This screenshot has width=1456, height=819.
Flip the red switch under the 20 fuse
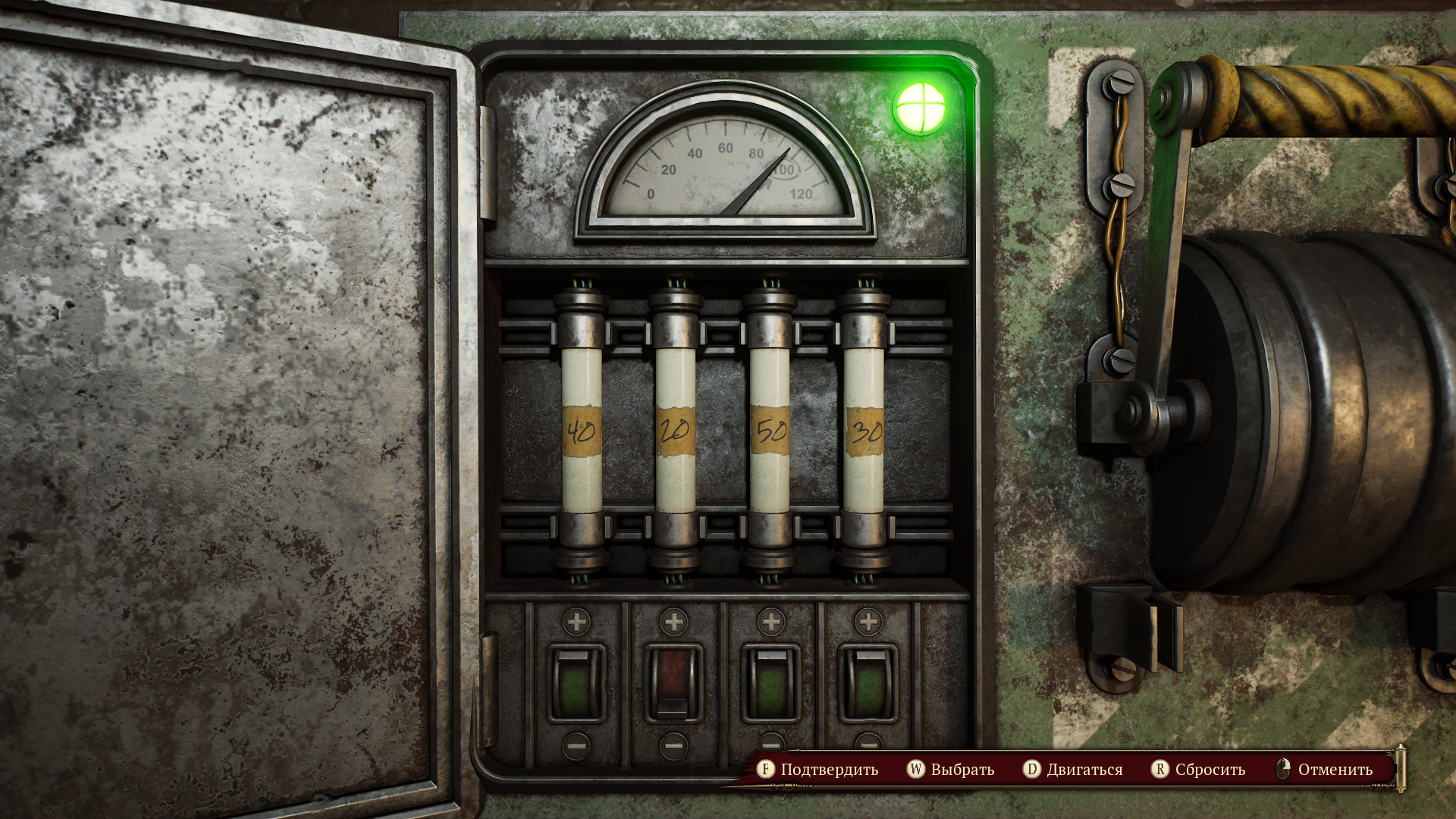click(673, 684)
